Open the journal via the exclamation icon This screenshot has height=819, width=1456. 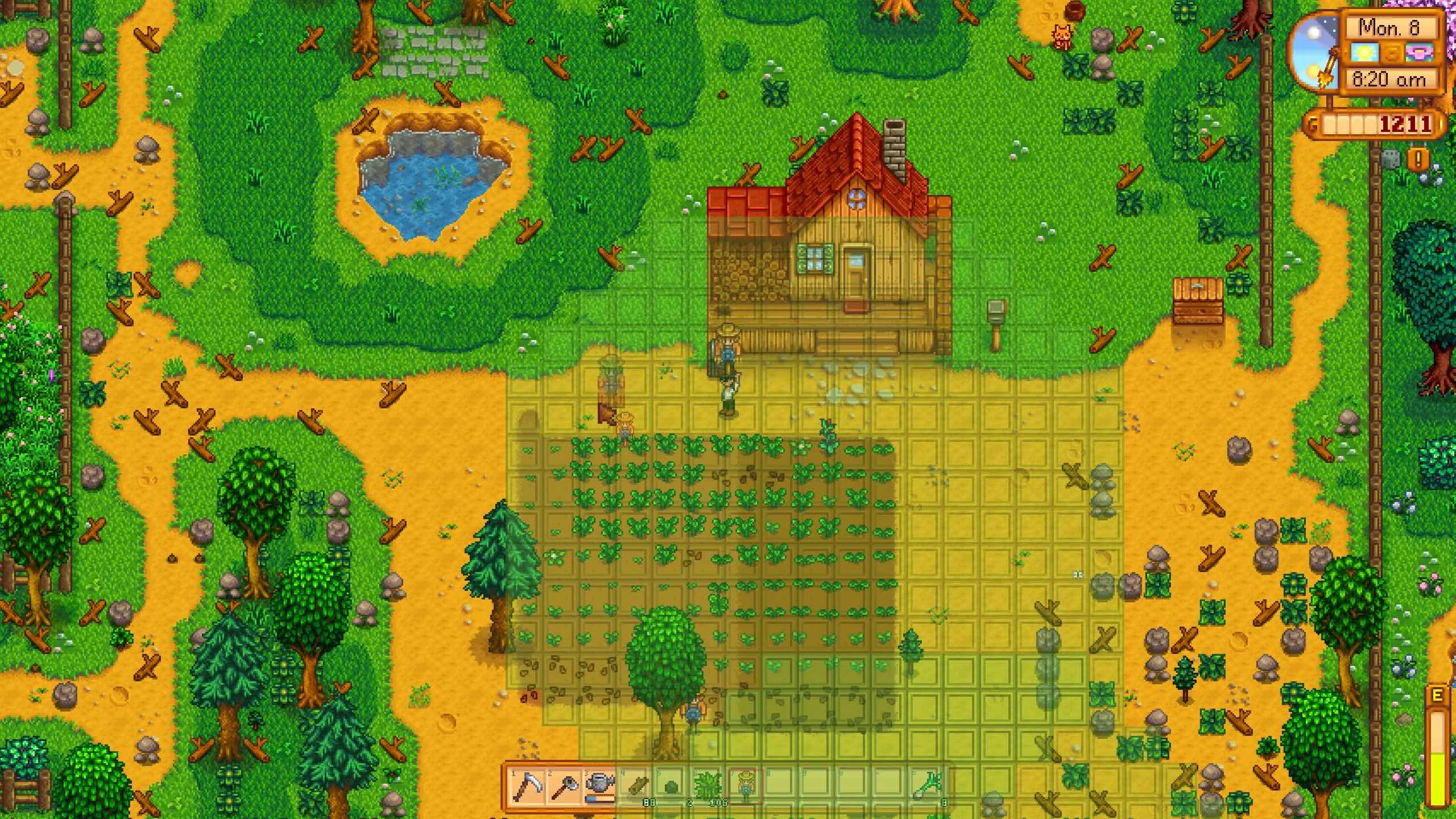click(1418, 159)
